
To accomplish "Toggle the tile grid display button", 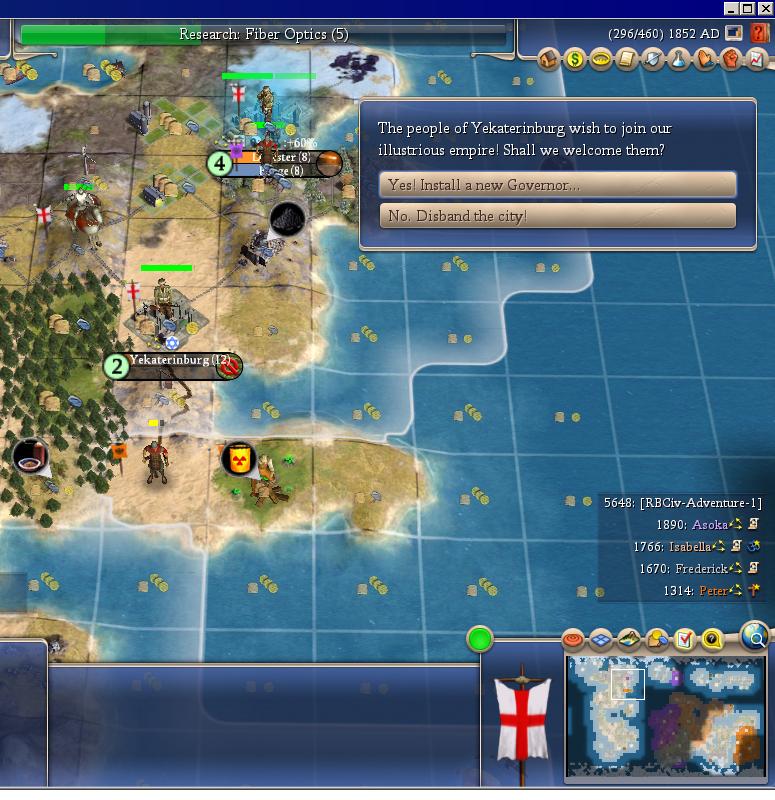I will pyautogui.click(x=601, y=639).
